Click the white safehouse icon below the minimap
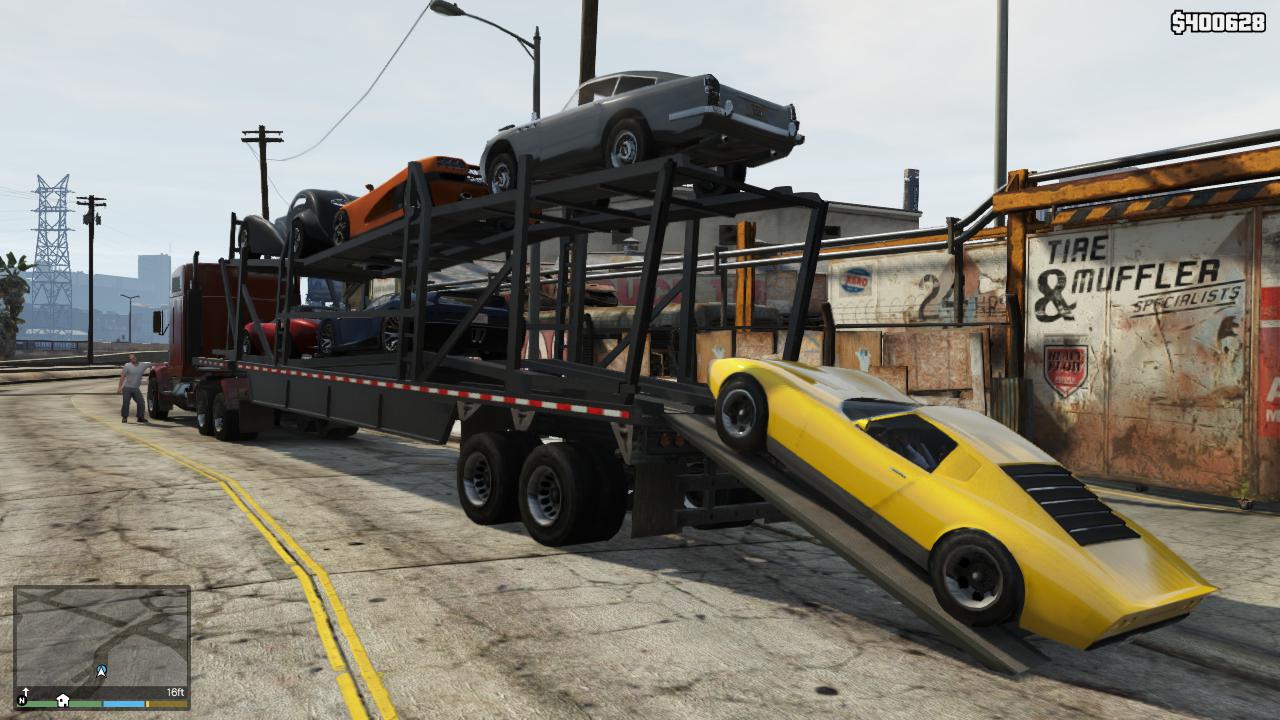This screenshot has height=720, width=1280. coord(63,701)
